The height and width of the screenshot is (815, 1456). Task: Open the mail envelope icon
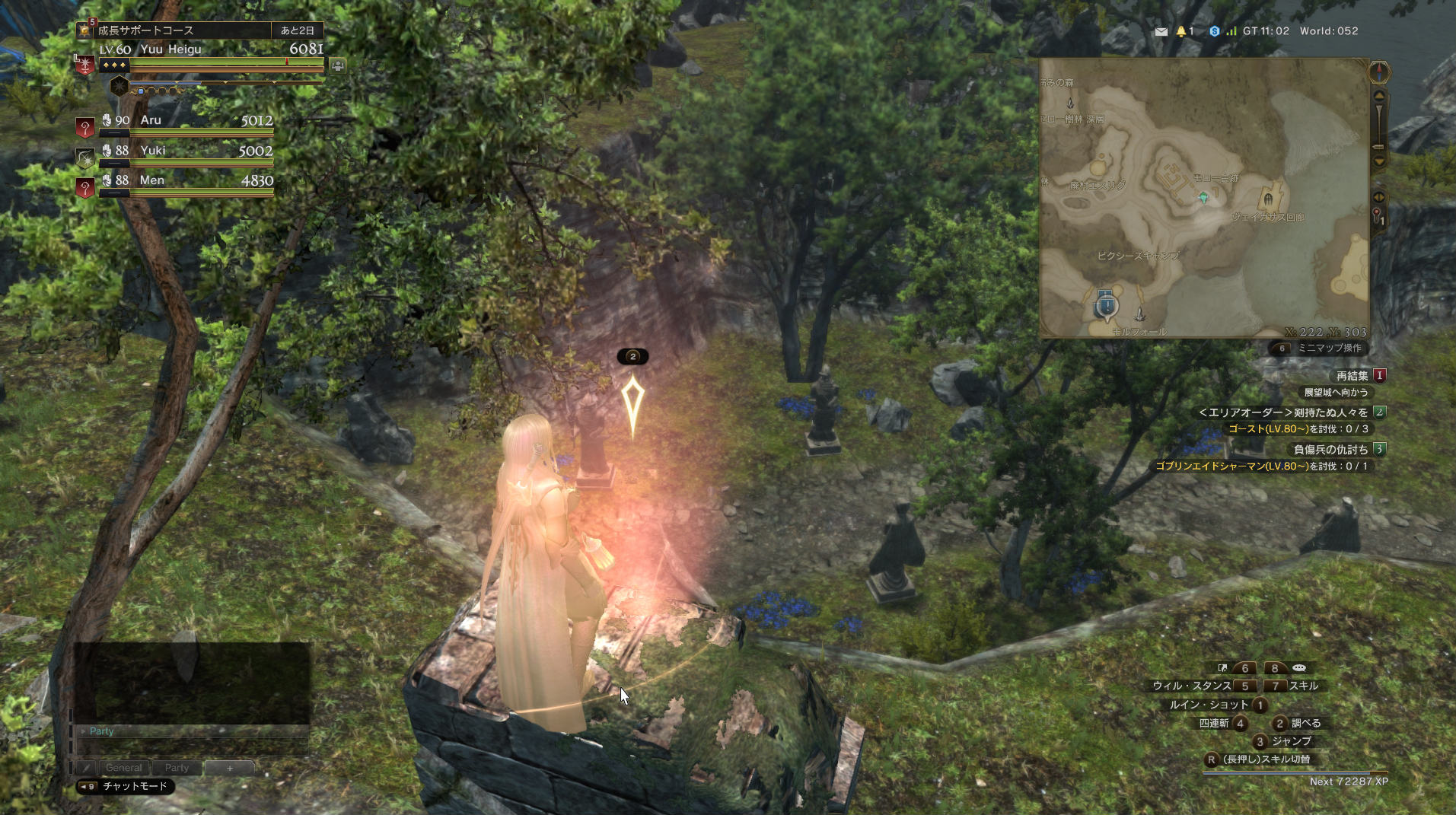tap(1161, 31)
